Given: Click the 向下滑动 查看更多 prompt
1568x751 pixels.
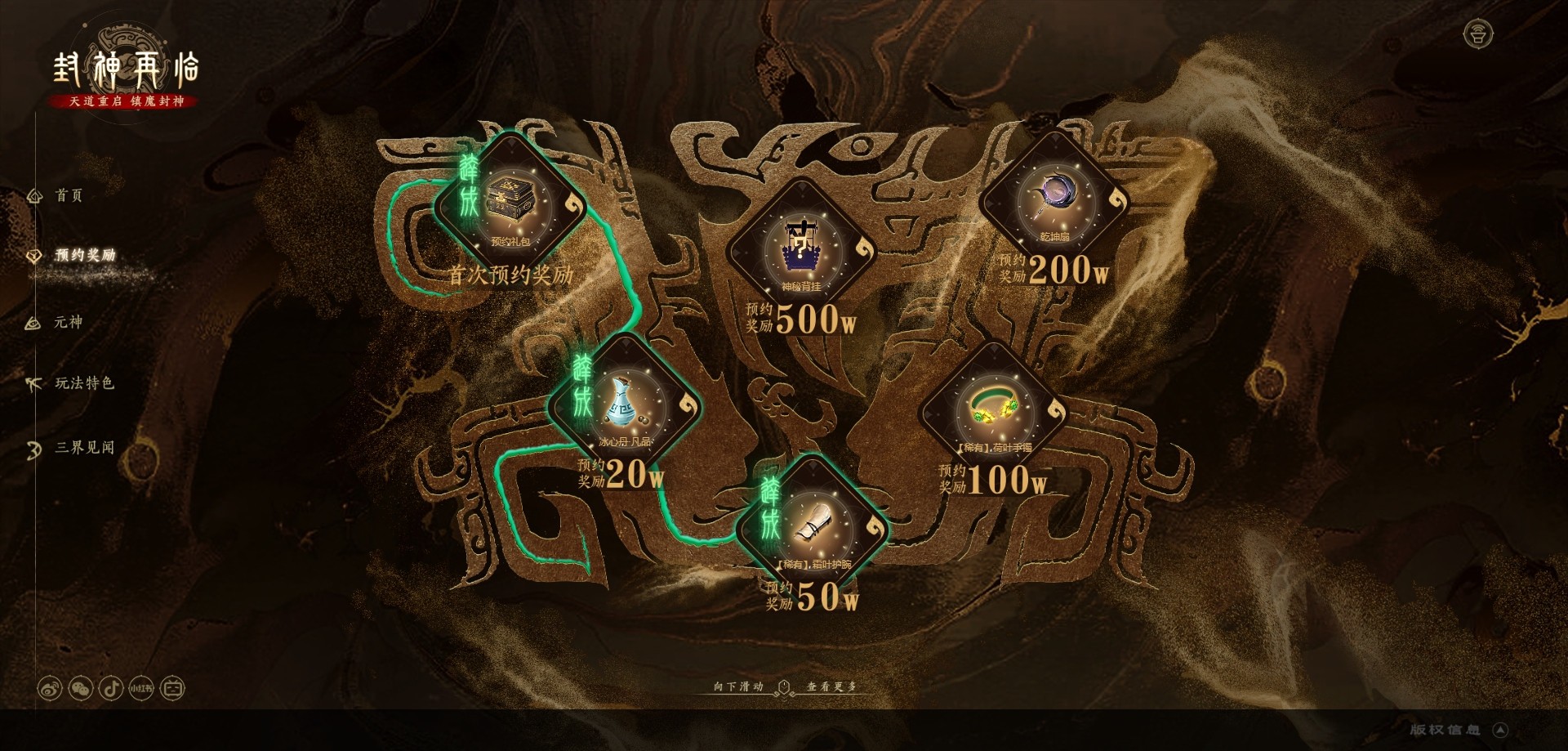Looking at the screenshot, I should [784, 687].
